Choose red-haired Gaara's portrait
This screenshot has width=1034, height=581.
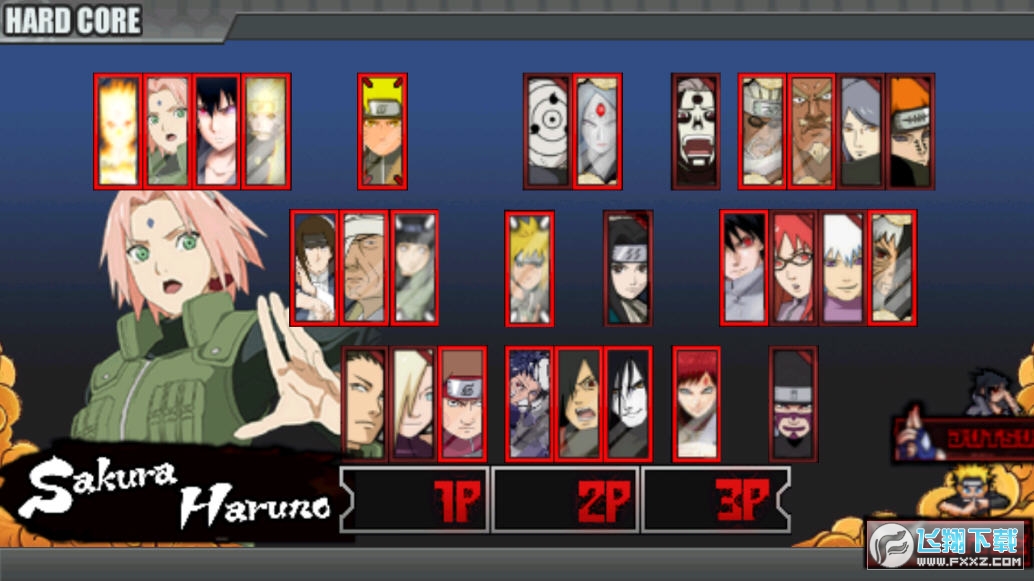pos(696,404)
